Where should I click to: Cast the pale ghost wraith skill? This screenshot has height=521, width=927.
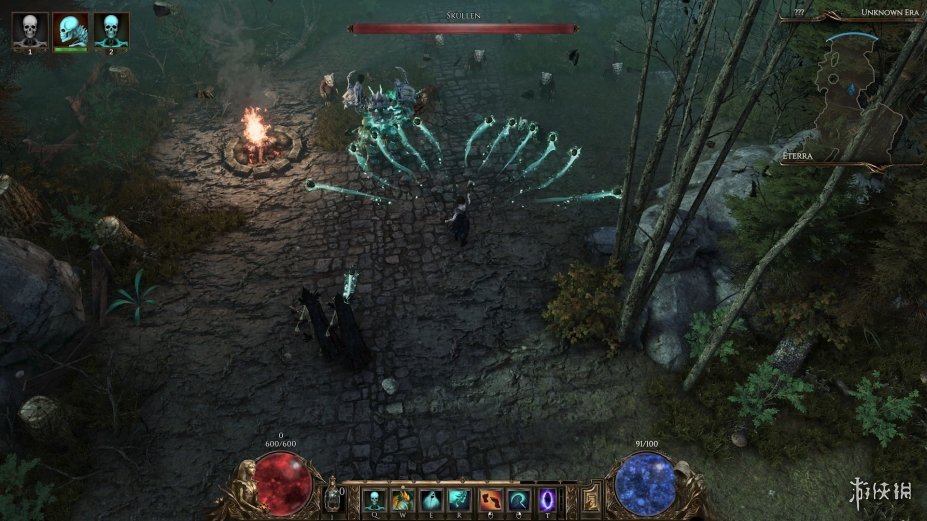431,499
